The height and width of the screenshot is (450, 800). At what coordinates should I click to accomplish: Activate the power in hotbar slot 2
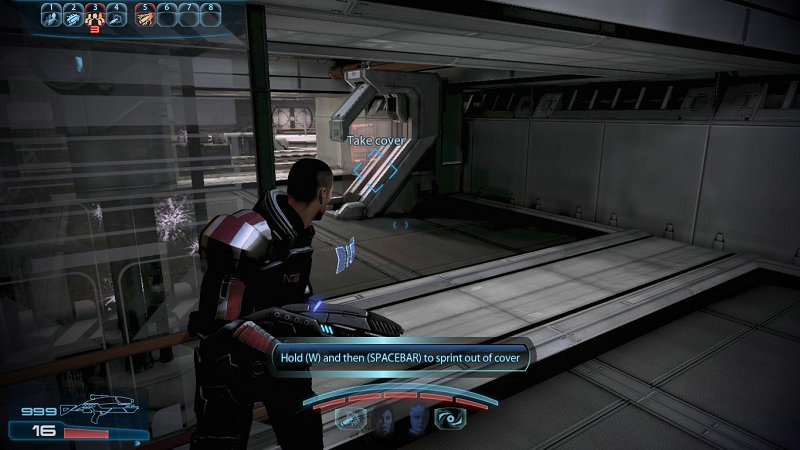click(72, 16)
